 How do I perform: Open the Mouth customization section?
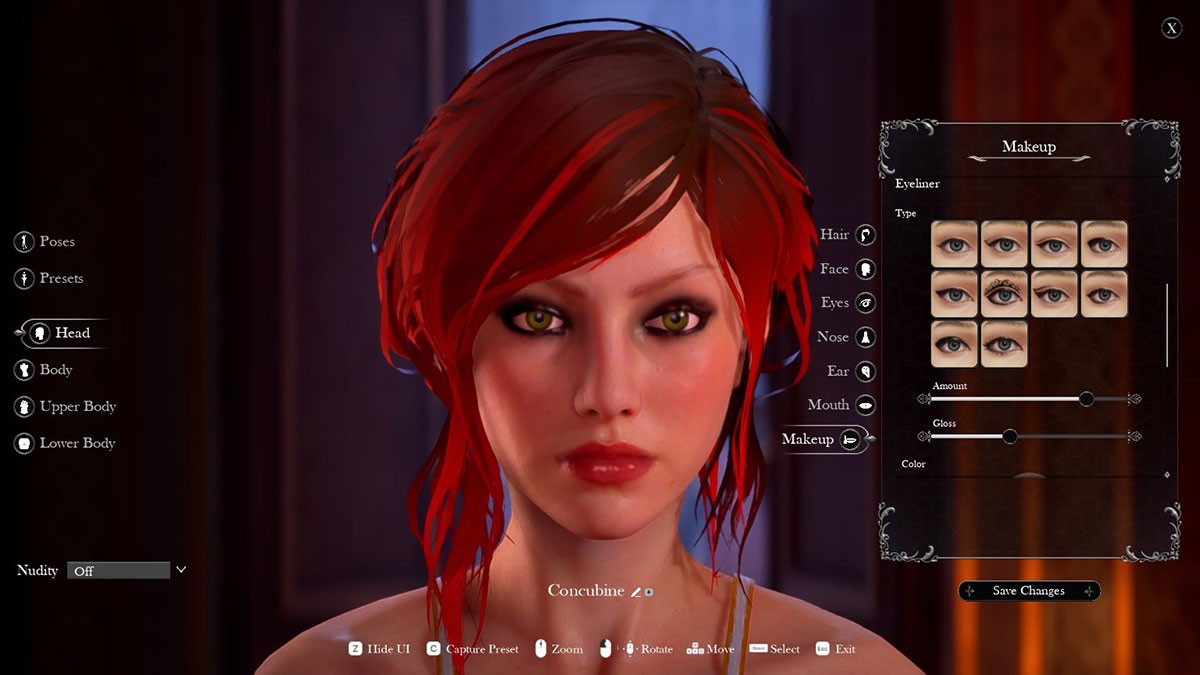(x=842, y=405)
